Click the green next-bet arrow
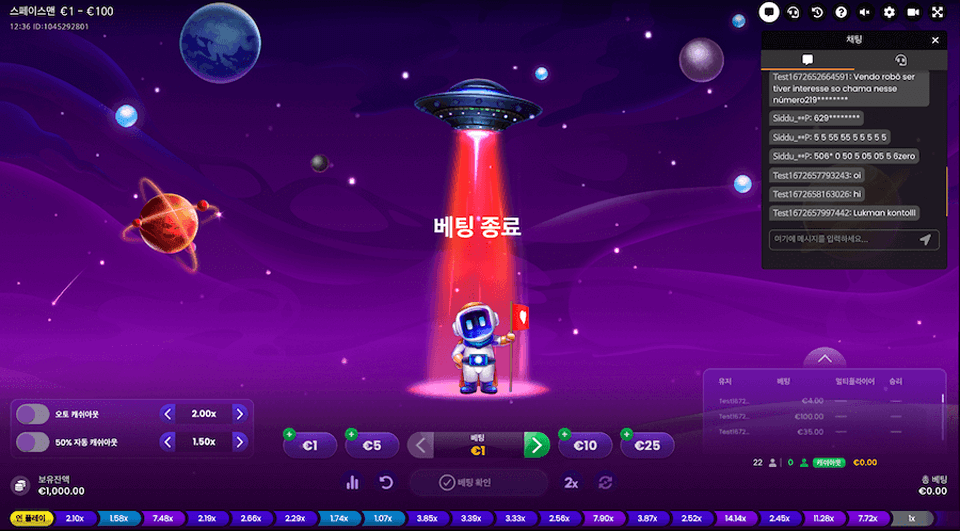The height and width of the screenshot is (531, 960). click(x=537, y=445)
